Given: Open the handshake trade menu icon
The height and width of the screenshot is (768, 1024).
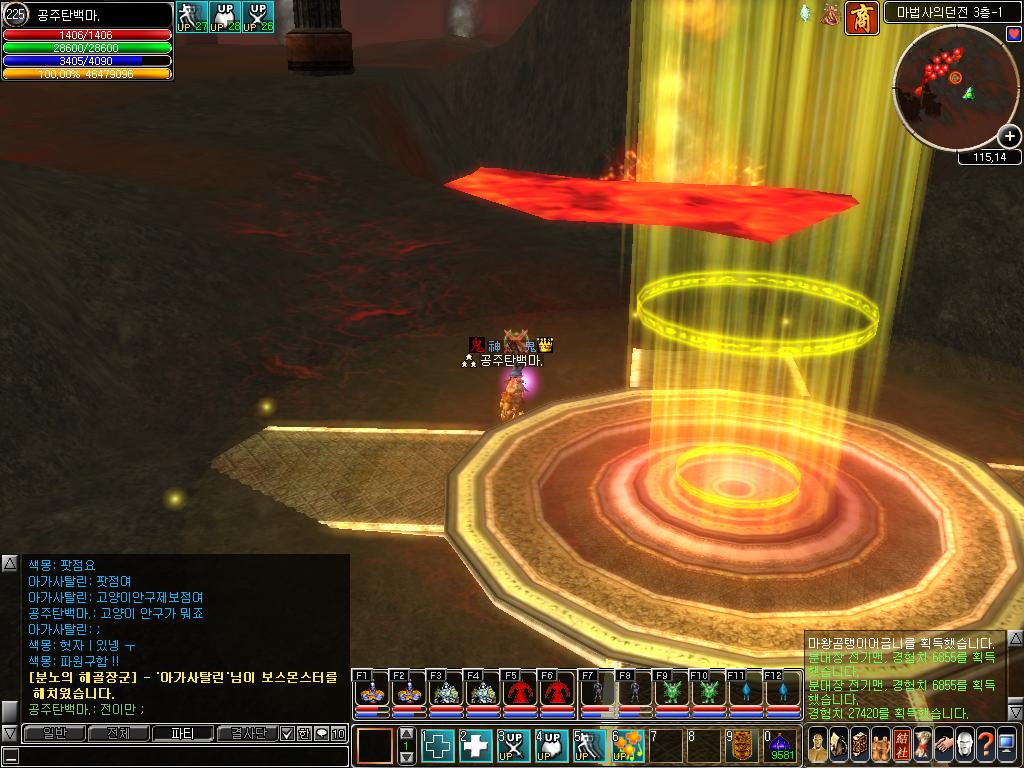Looking at the screenshot, I should pos(943,744).
